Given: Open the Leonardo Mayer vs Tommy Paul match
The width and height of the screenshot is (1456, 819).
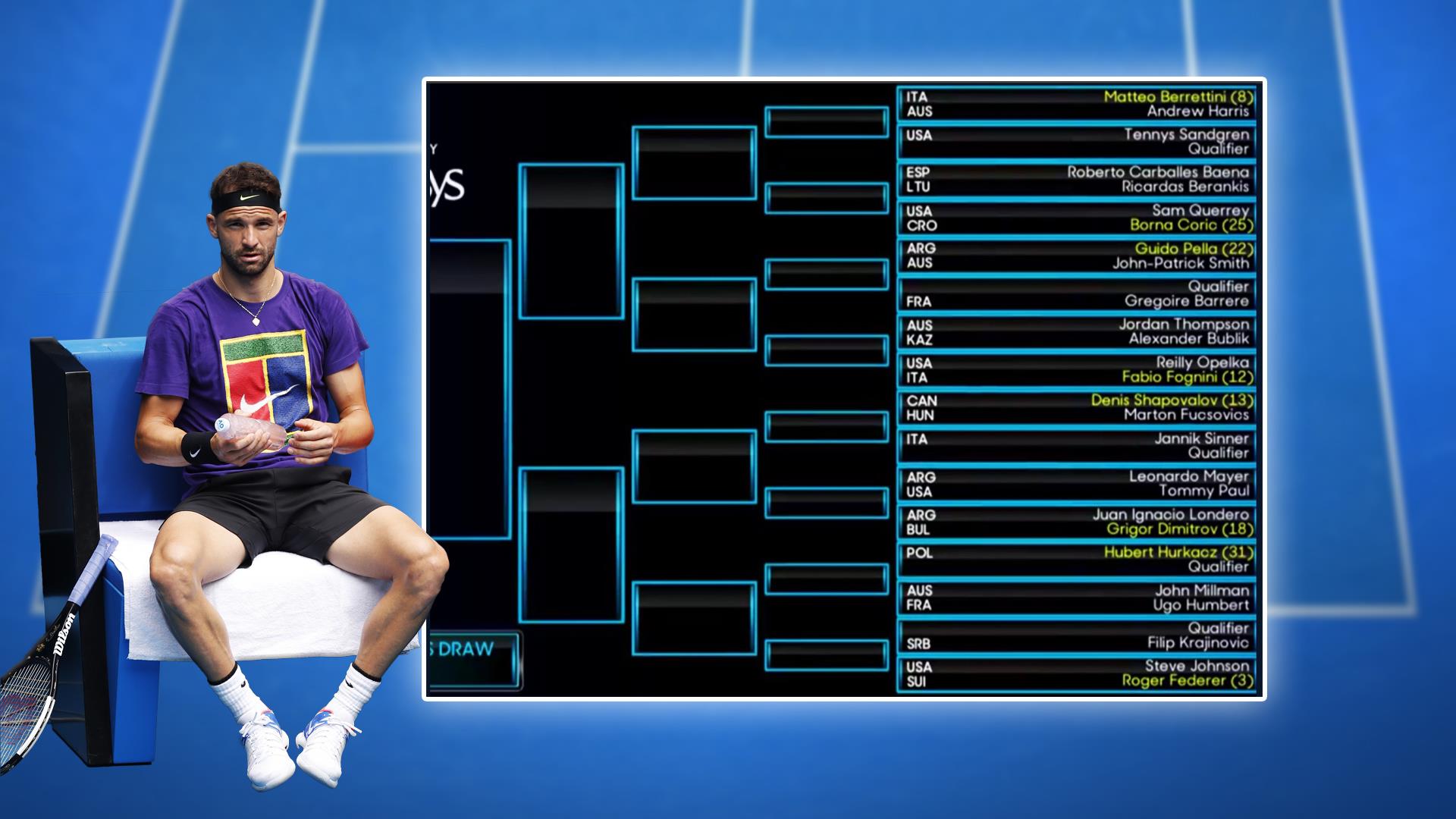Looking at the screenshot, I should pos(1076,484).
